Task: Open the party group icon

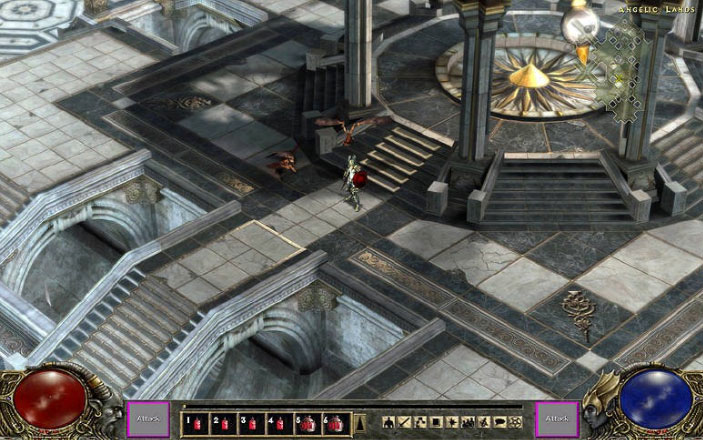Action: [x=469, y=423]
